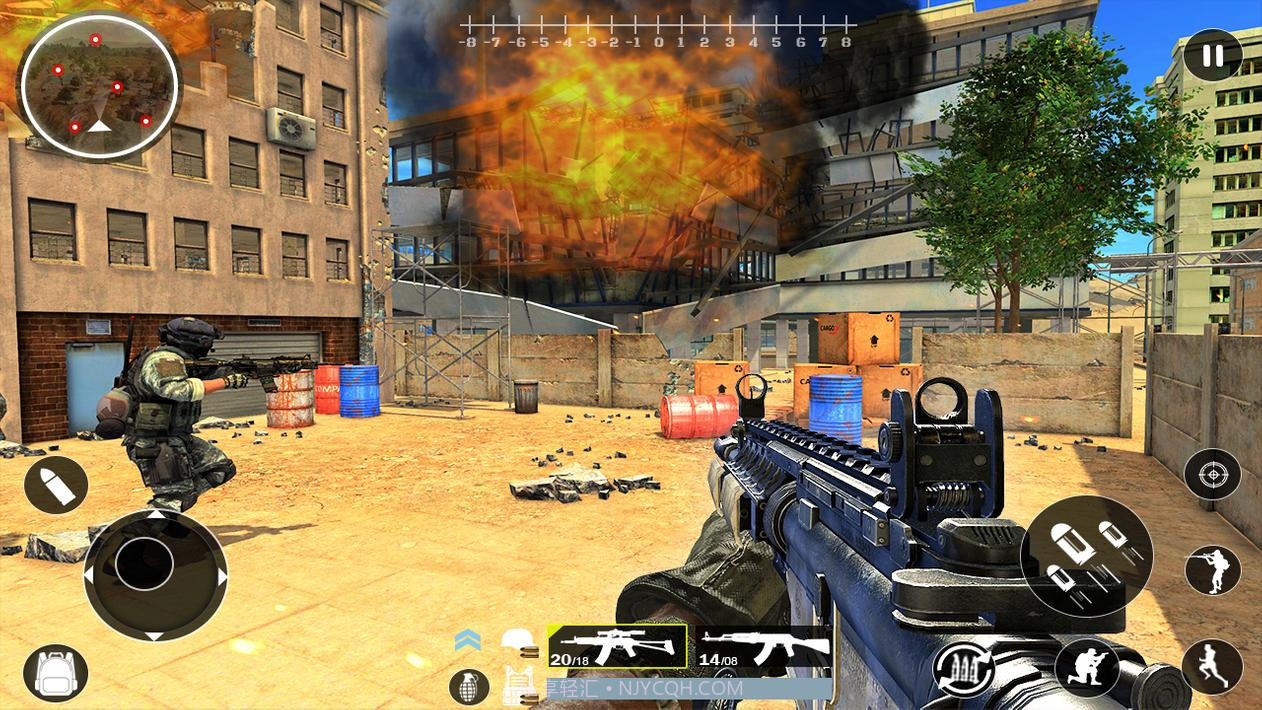Pause the game

tap(1212, 55)
